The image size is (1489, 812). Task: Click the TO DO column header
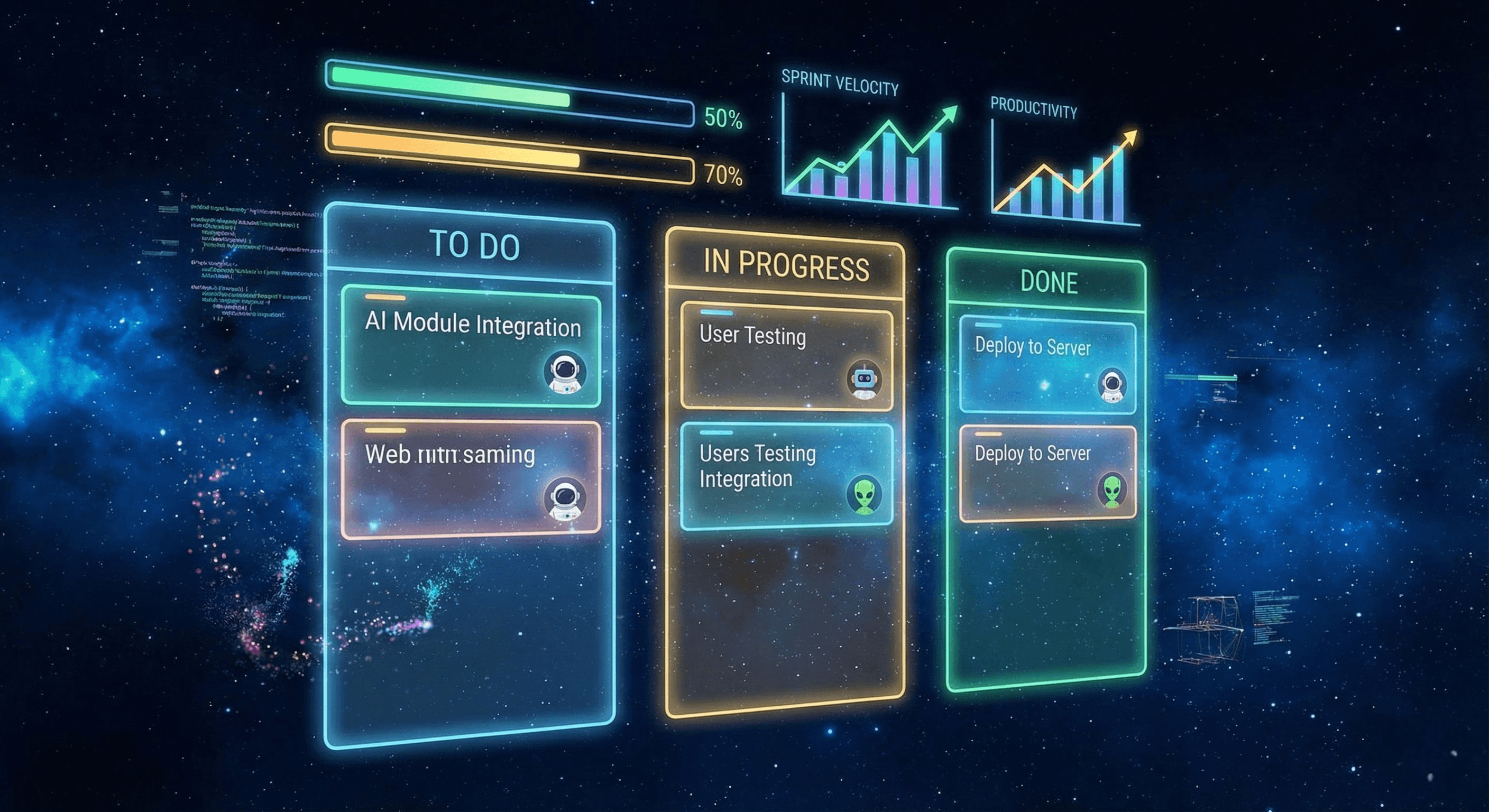[474, 245]
